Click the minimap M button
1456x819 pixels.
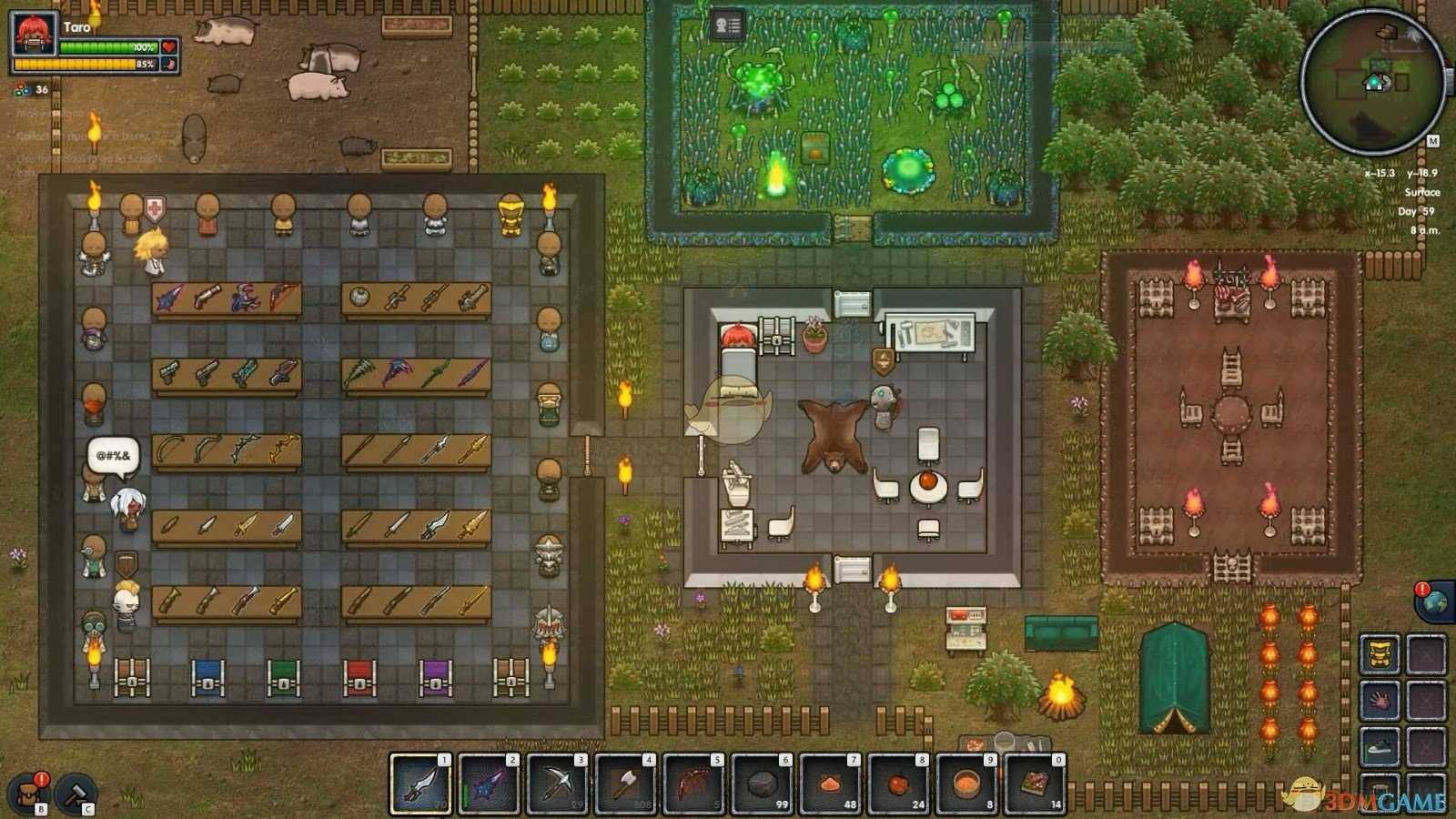(1432, 141)
